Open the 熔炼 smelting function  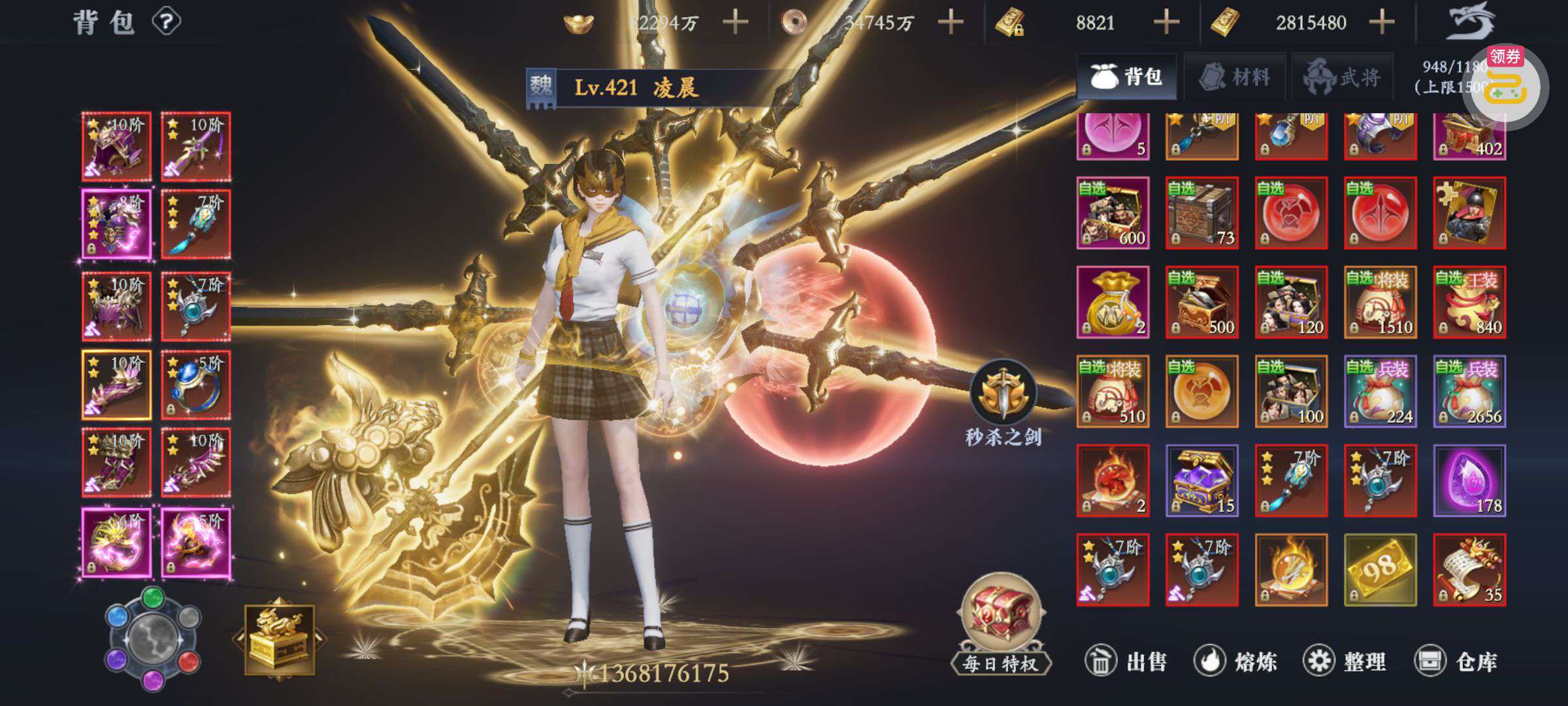pyautogui.click(x=1235, y=662)
